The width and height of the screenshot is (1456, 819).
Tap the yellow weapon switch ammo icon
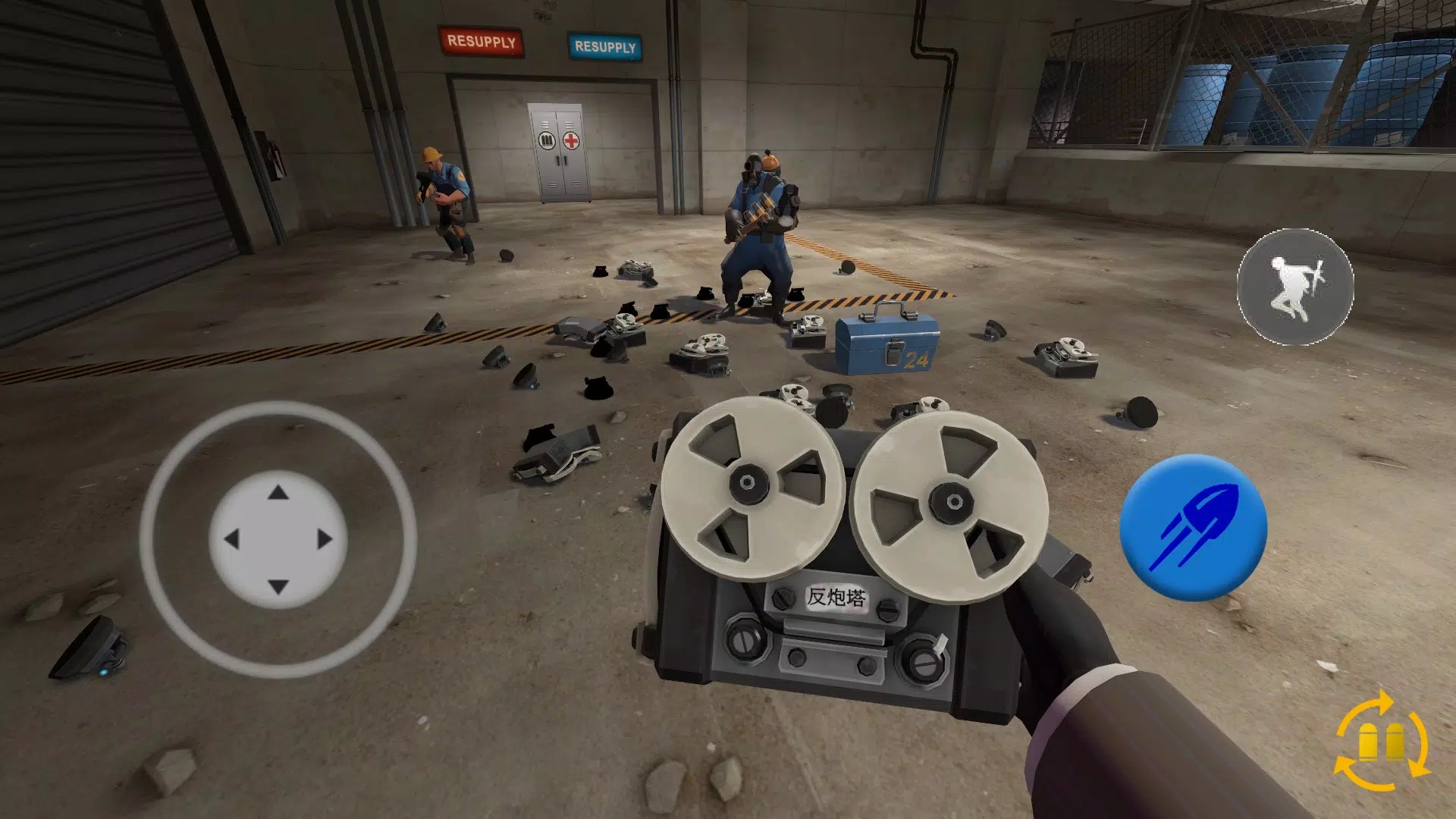pos(1382,741)
